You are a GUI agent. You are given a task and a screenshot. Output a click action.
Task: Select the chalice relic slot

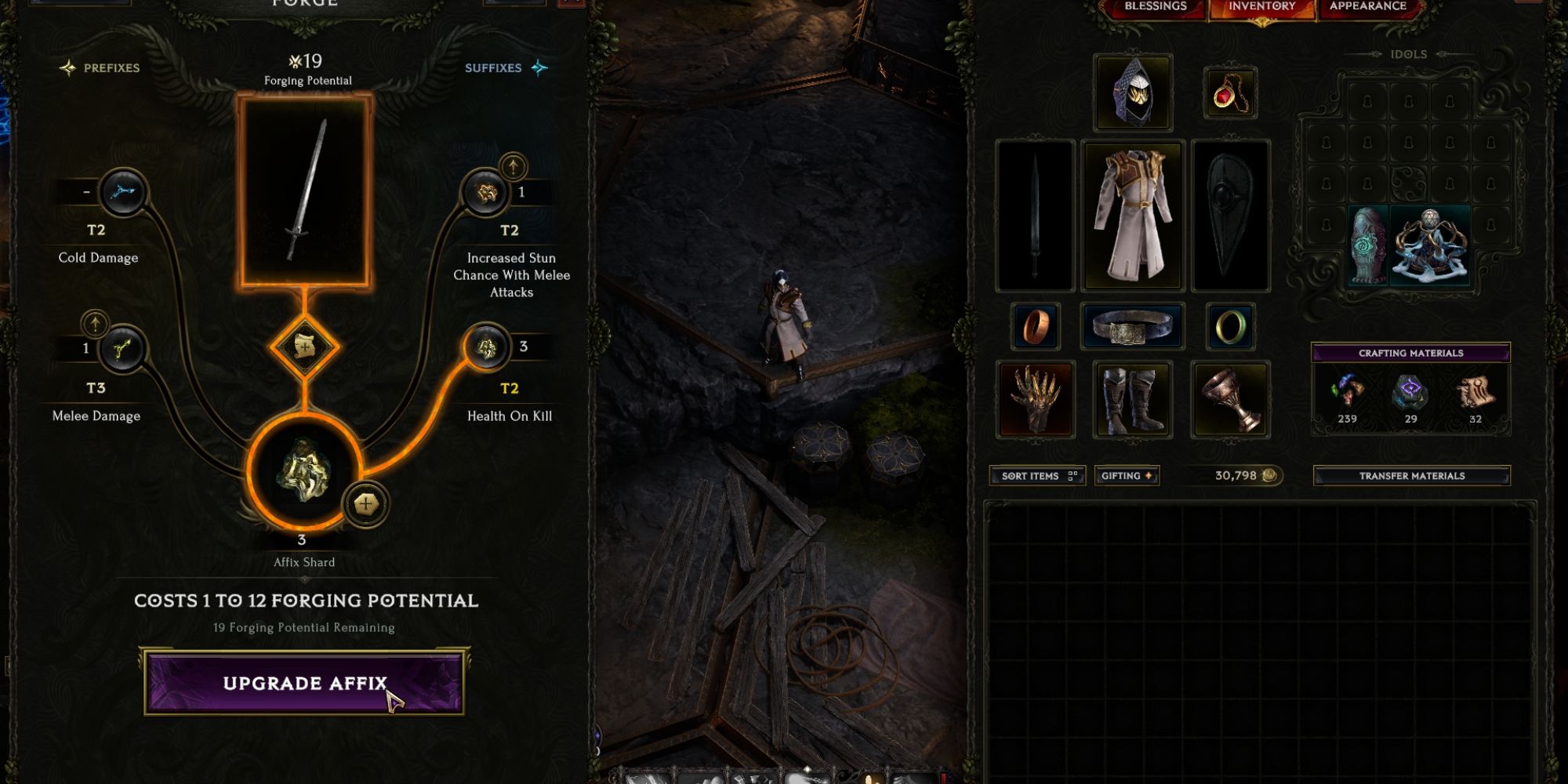(x=1230, y=399)
